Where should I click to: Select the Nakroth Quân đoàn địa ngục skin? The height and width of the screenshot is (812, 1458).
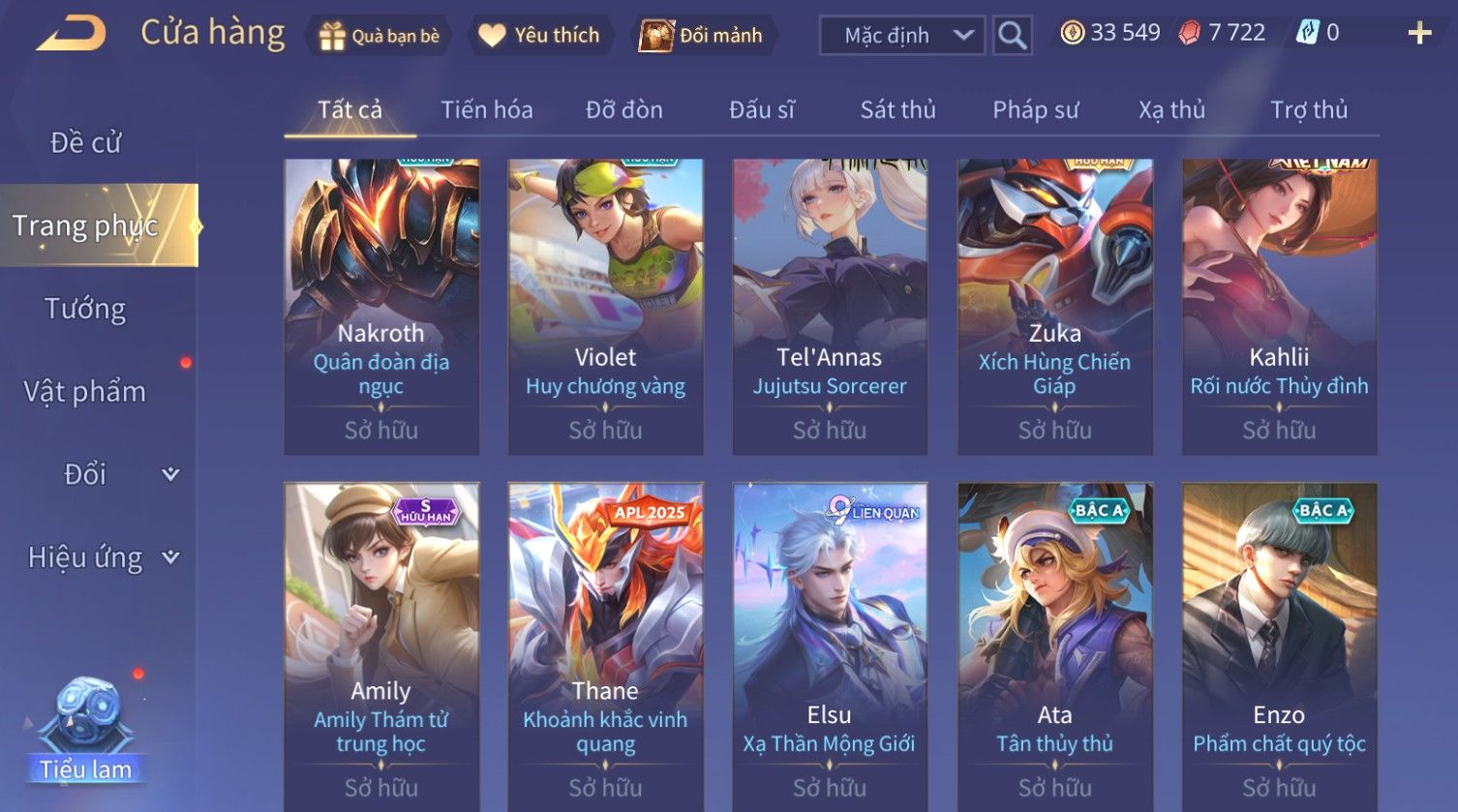tap(381, 306)
